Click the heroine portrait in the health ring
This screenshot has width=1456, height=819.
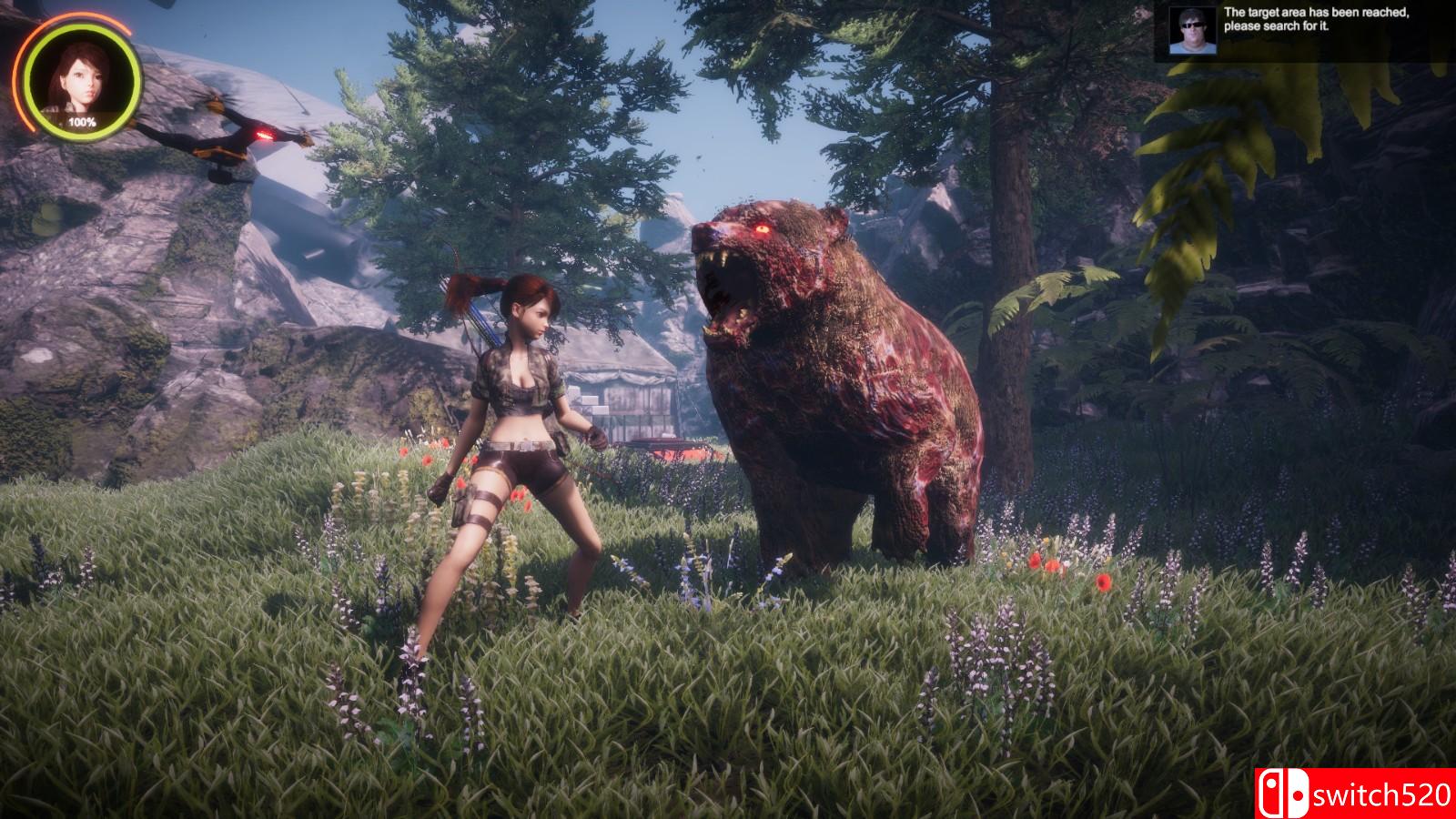82,76
